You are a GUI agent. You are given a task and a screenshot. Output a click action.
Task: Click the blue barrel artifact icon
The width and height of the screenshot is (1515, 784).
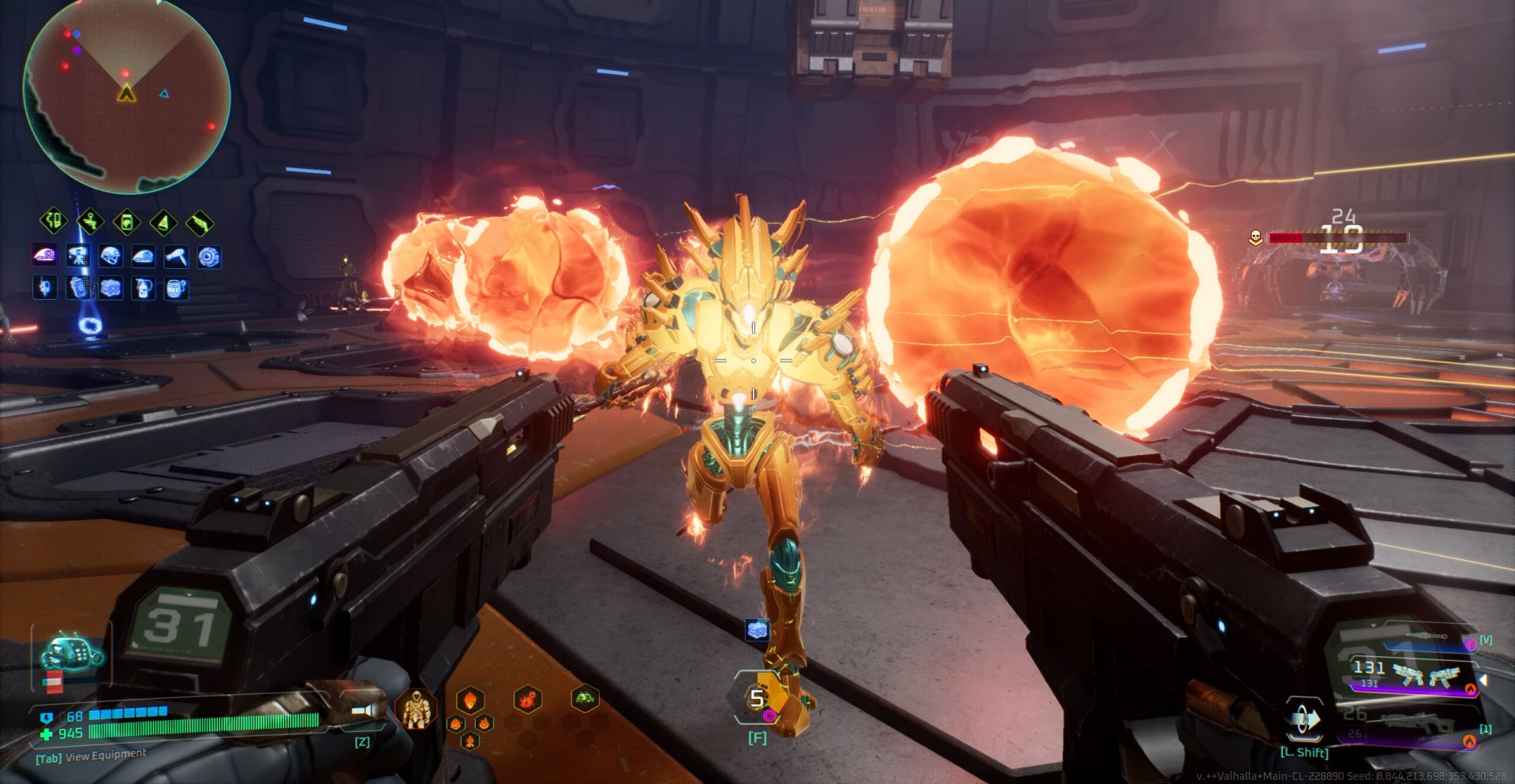(176, 289)
